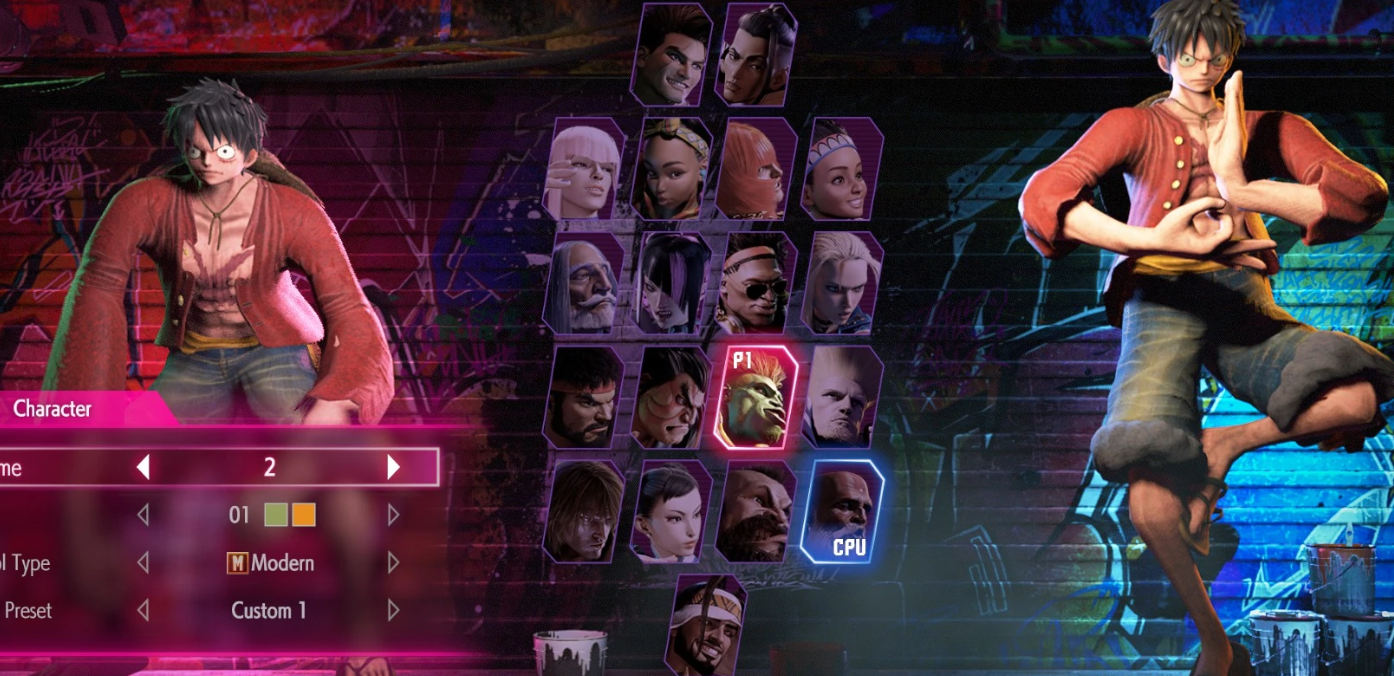1394x676 pixels.
Task: Click right arrow beside costume number 2
Action: [x=394, y=467]
